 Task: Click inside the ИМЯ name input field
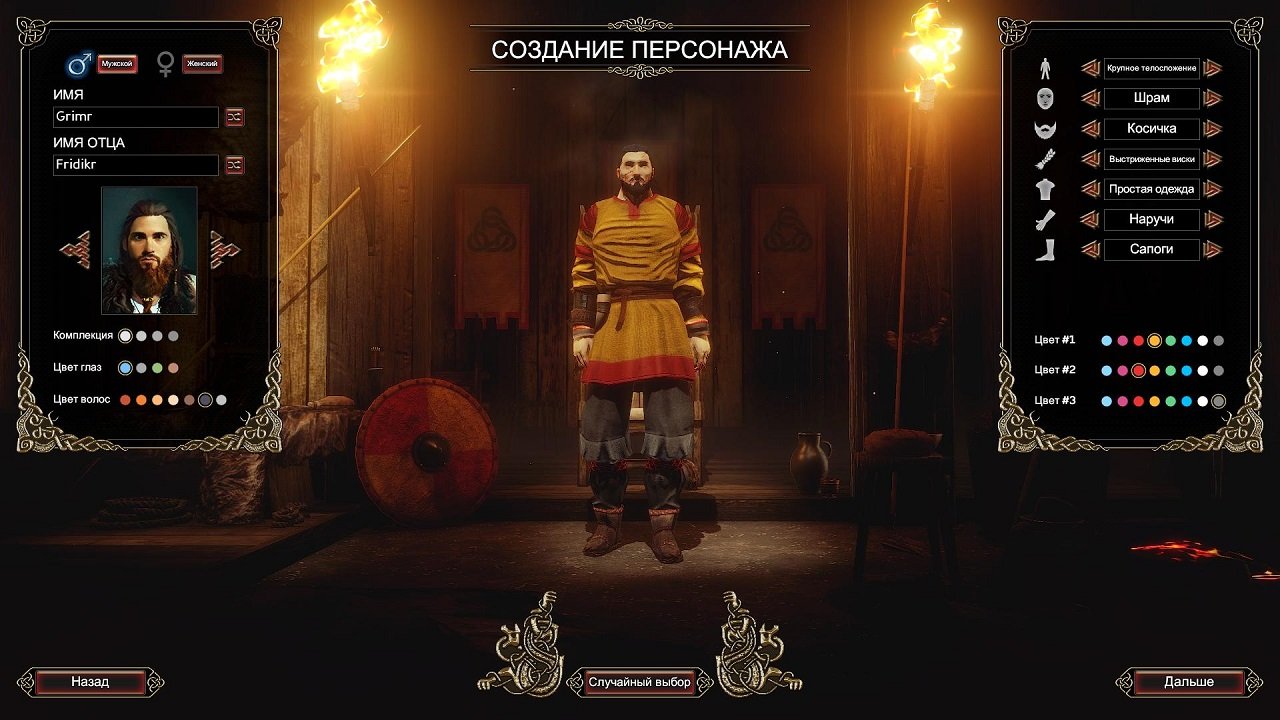135,117
